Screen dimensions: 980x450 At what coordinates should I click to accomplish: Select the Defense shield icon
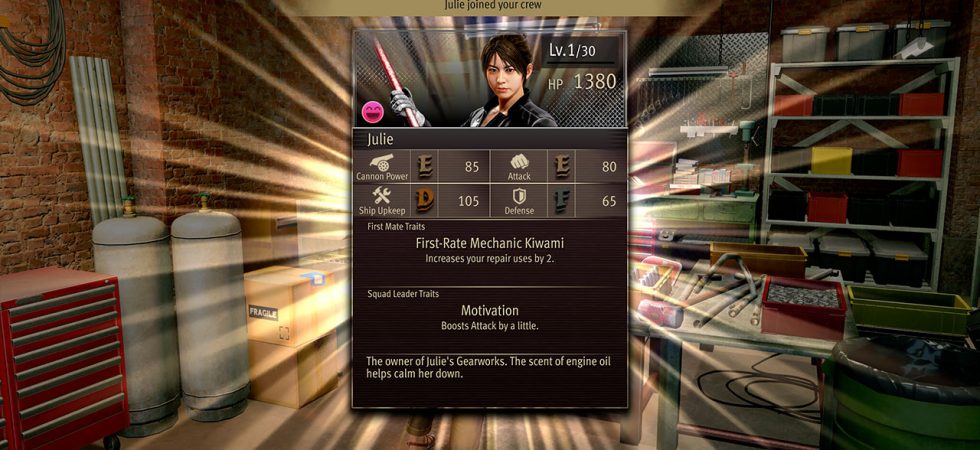519,196
